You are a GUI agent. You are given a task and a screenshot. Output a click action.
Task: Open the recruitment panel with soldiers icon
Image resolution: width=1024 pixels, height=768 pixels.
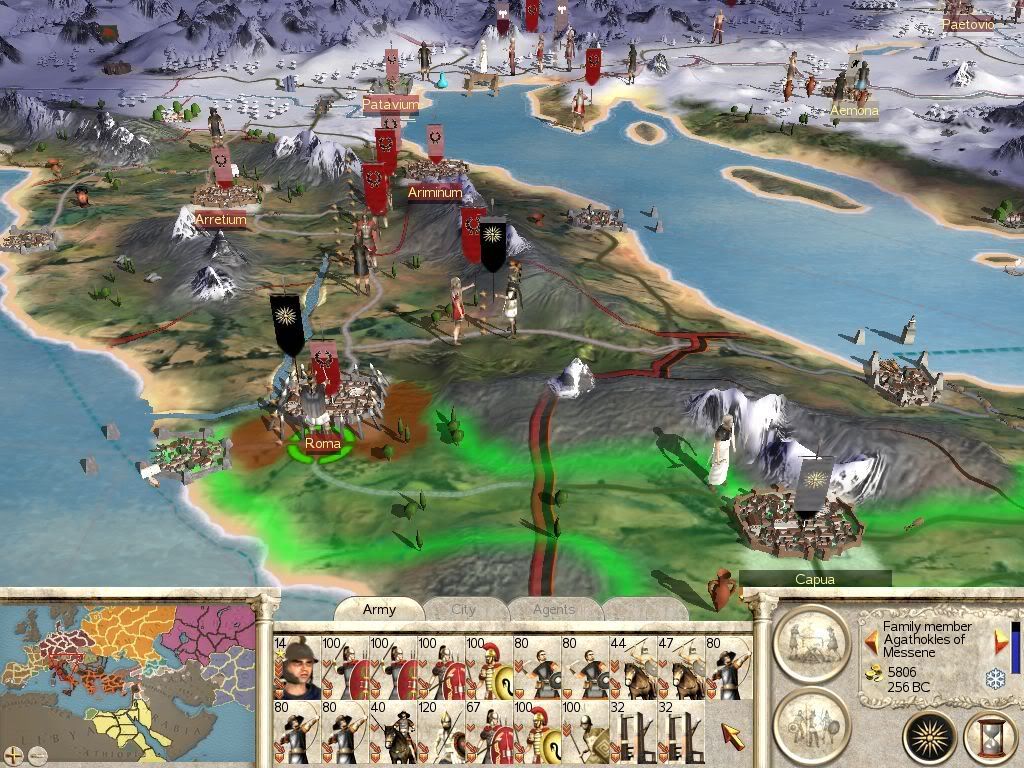point(811,717)
